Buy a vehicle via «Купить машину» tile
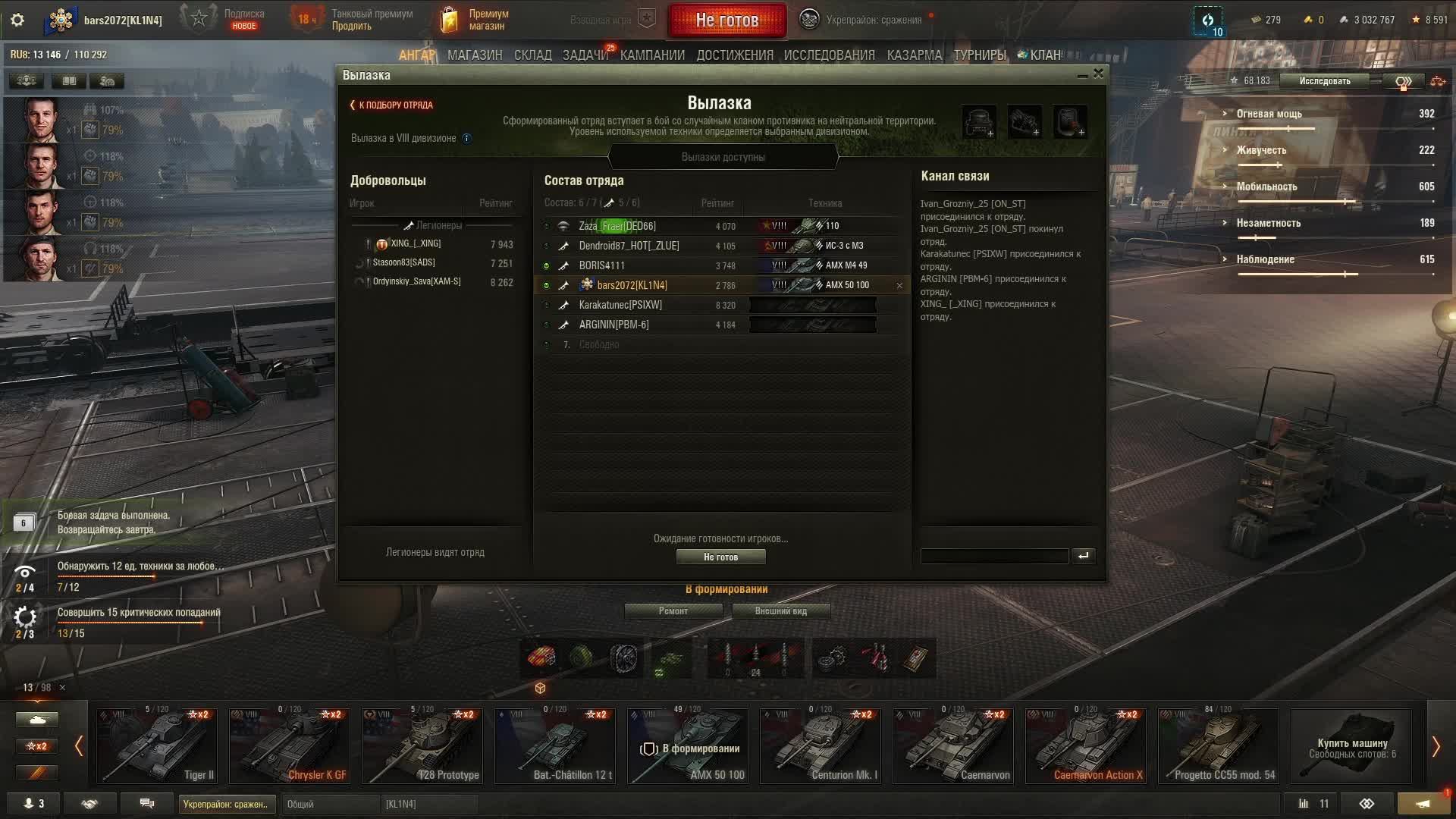The height and width of the screenshot is (819, 1456). pos(1351,746)
